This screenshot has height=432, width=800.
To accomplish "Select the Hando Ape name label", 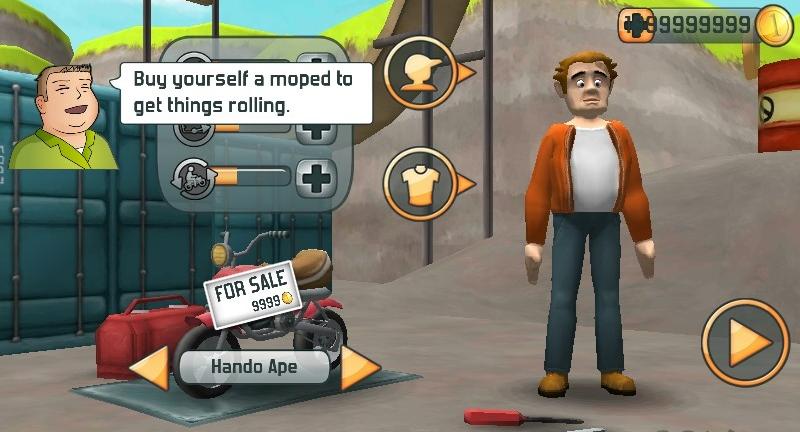I will 255,367.
